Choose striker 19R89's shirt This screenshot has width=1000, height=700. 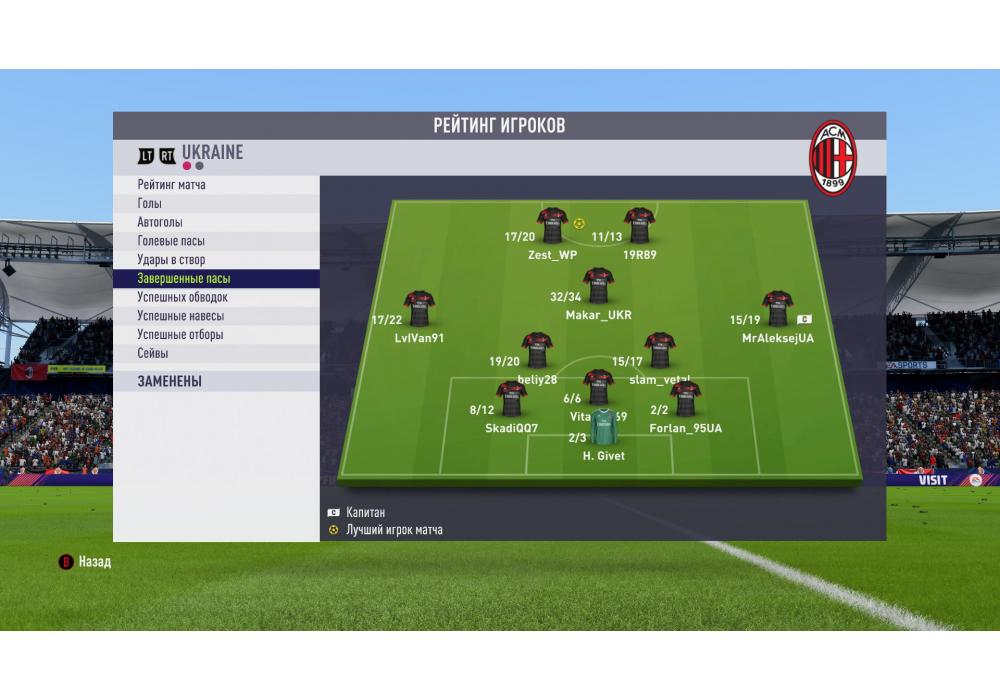[639, 226]
